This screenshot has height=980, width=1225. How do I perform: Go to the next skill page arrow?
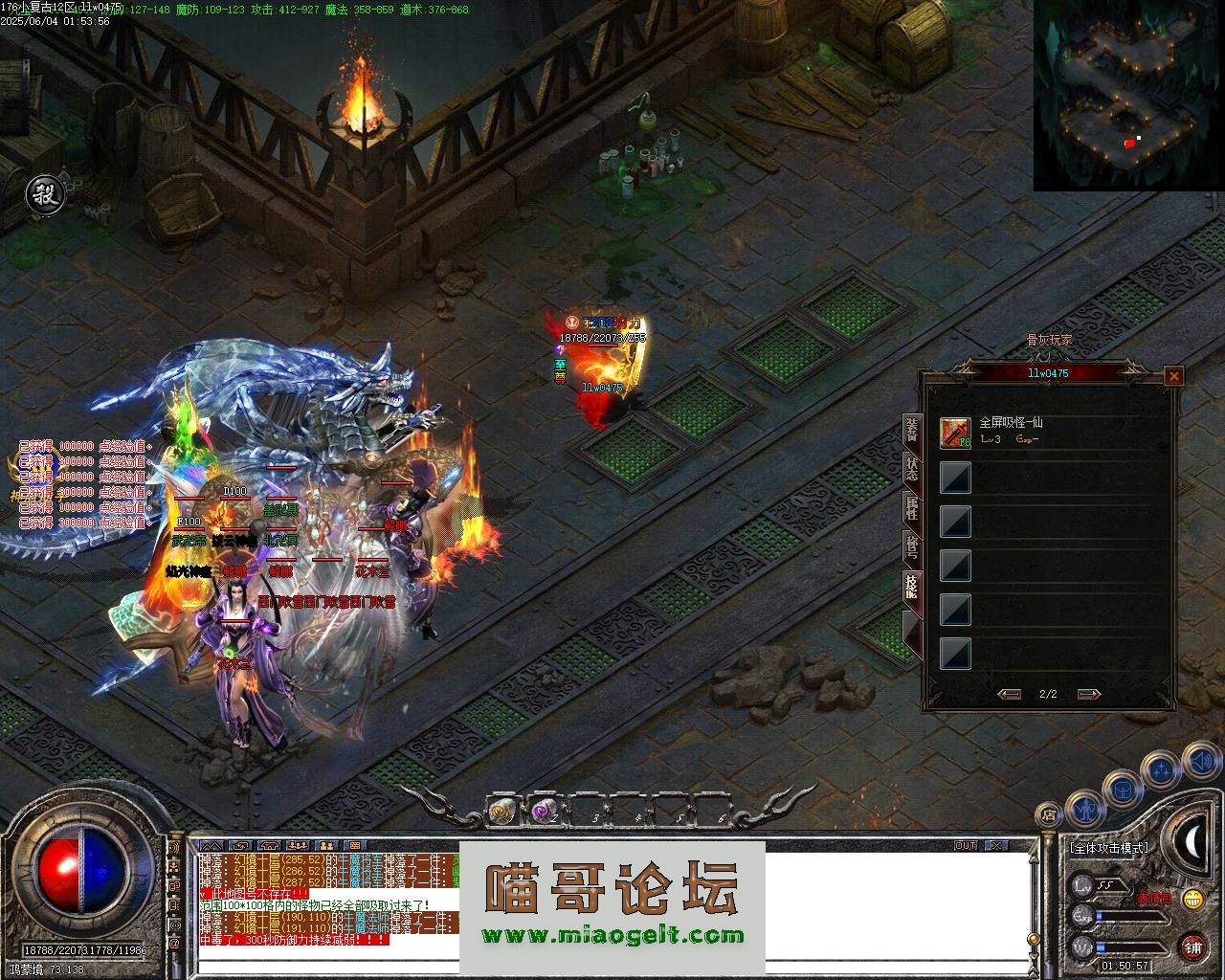tap(1088, 694)
